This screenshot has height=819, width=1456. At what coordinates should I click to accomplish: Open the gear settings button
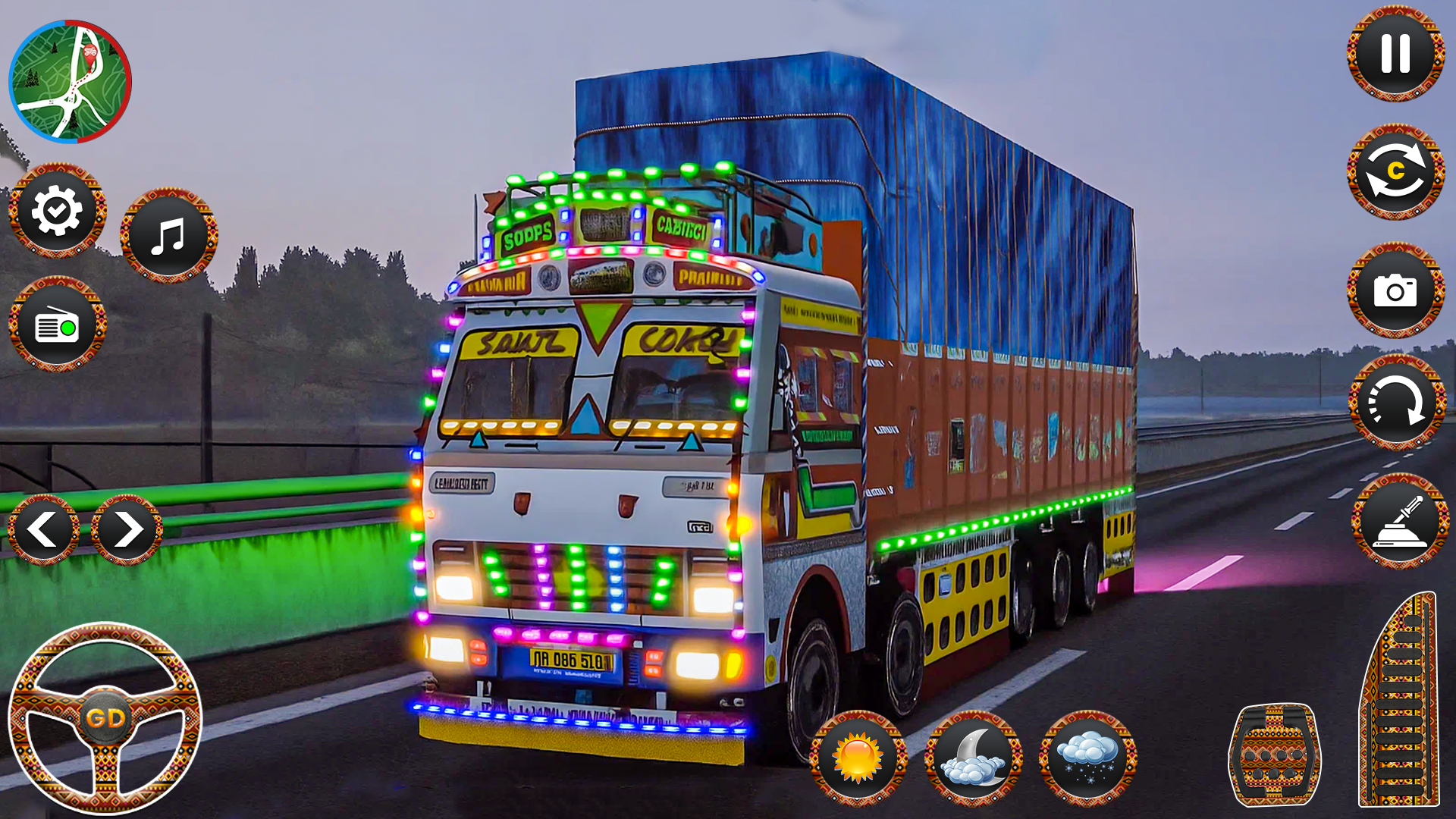coord(57,211)
